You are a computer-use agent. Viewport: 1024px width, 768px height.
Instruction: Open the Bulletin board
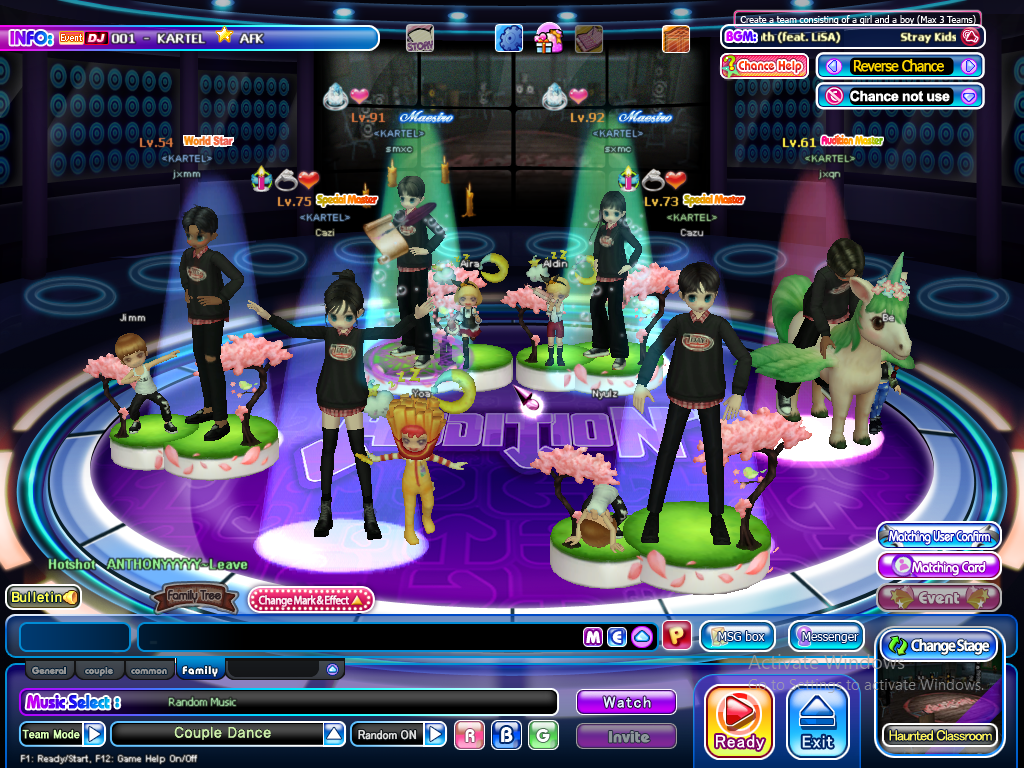(44, 597)
